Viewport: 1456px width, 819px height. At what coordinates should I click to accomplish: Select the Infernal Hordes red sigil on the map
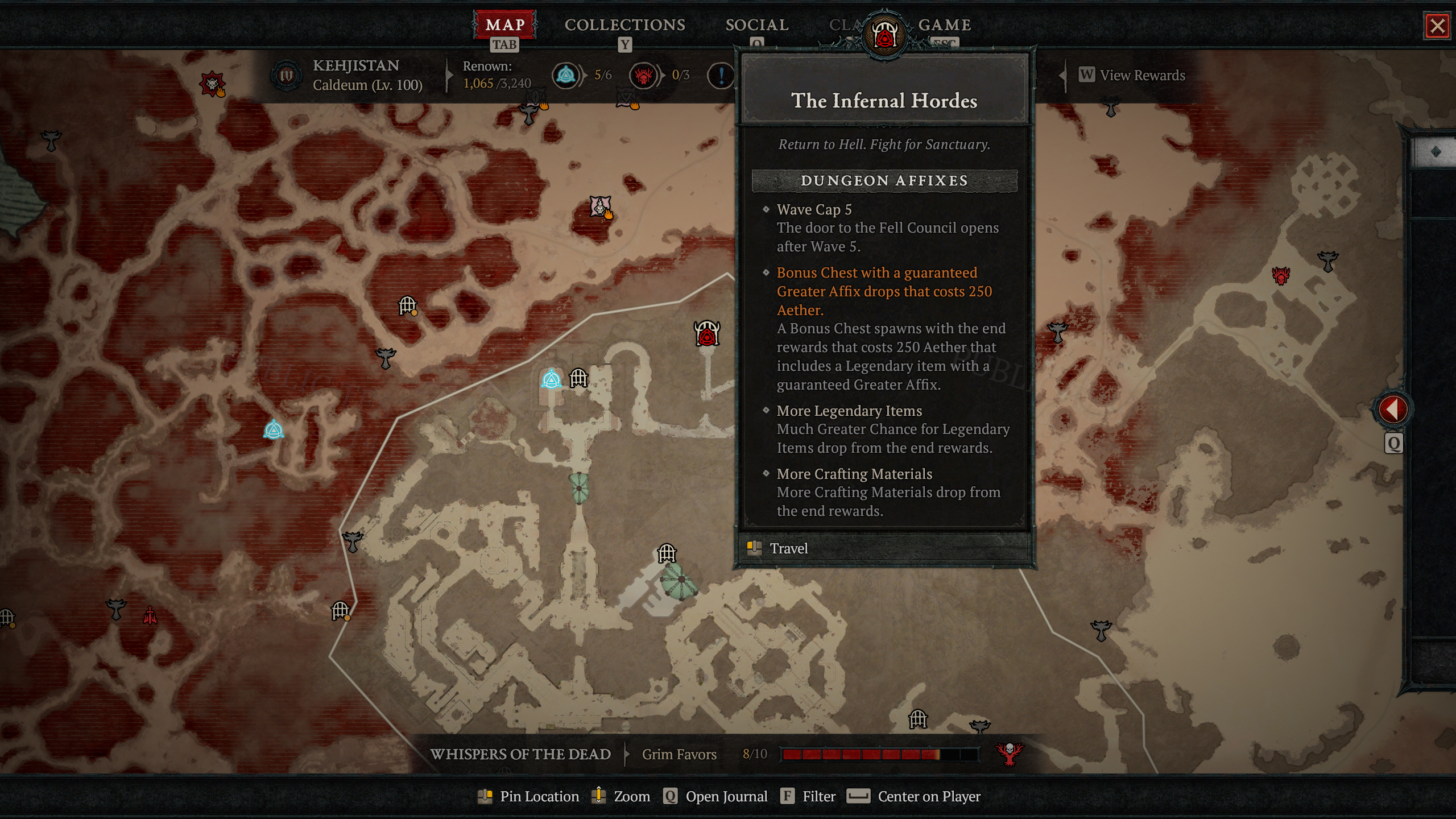click(706, 333)
